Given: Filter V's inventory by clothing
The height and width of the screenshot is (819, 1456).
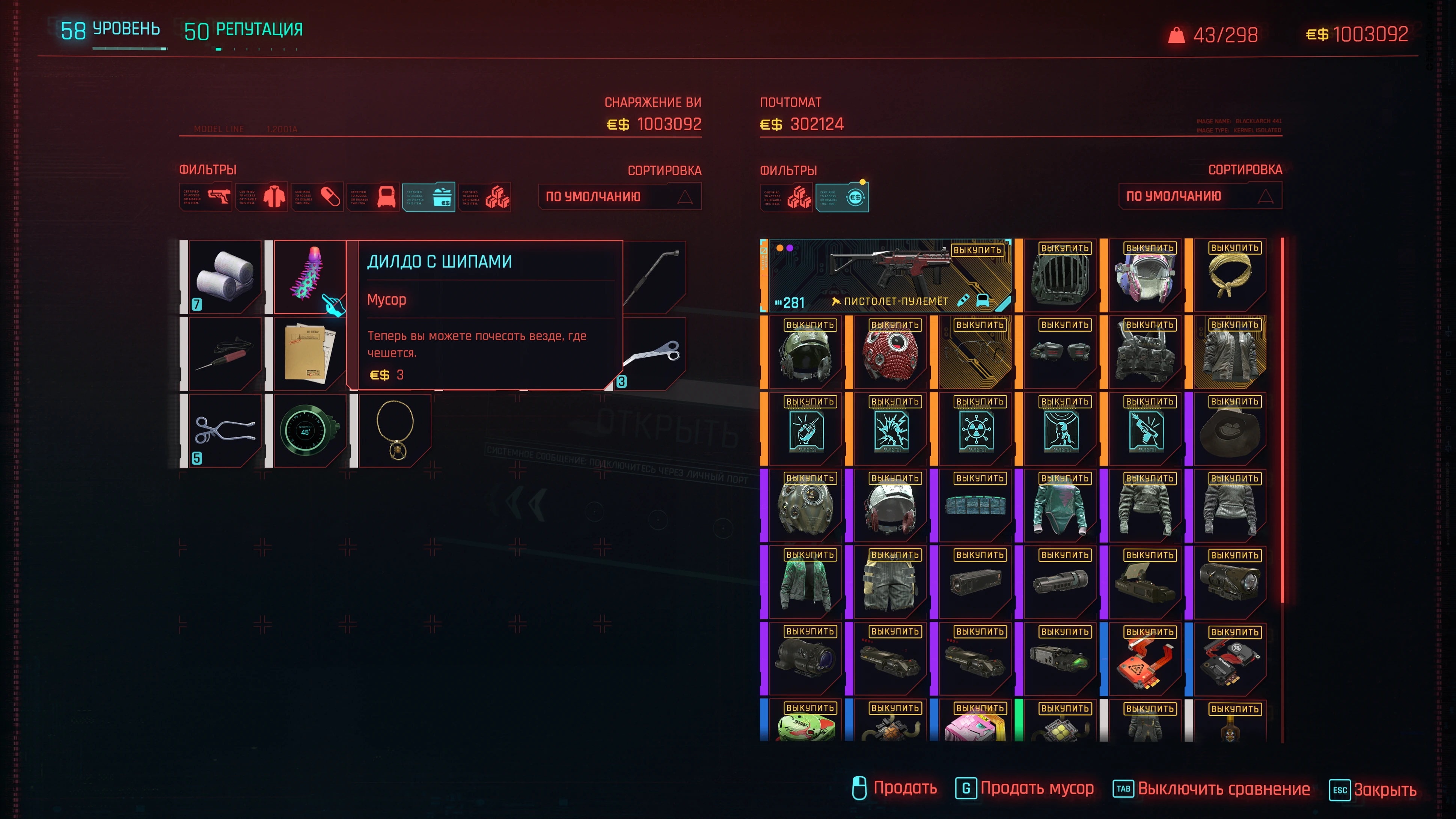Looking at the screenshot, I should (262, 197).
